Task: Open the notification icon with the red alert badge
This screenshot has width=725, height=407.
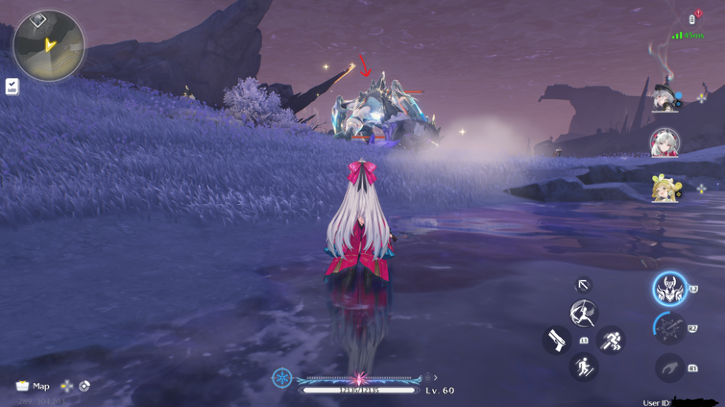Action: click(692, 19)
